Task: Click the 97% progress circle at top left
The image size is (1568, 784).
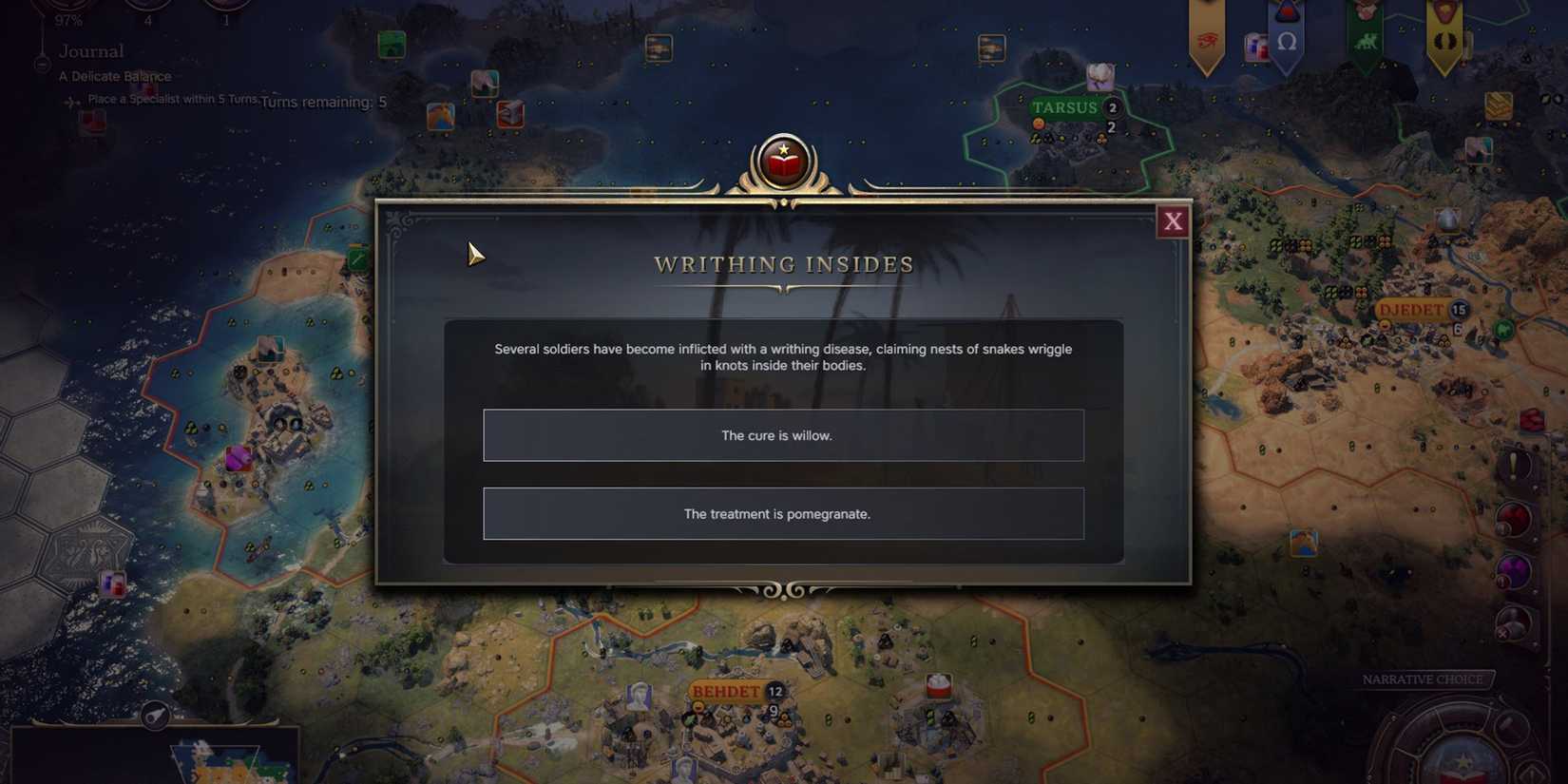Action: click(x=67, y=10)
